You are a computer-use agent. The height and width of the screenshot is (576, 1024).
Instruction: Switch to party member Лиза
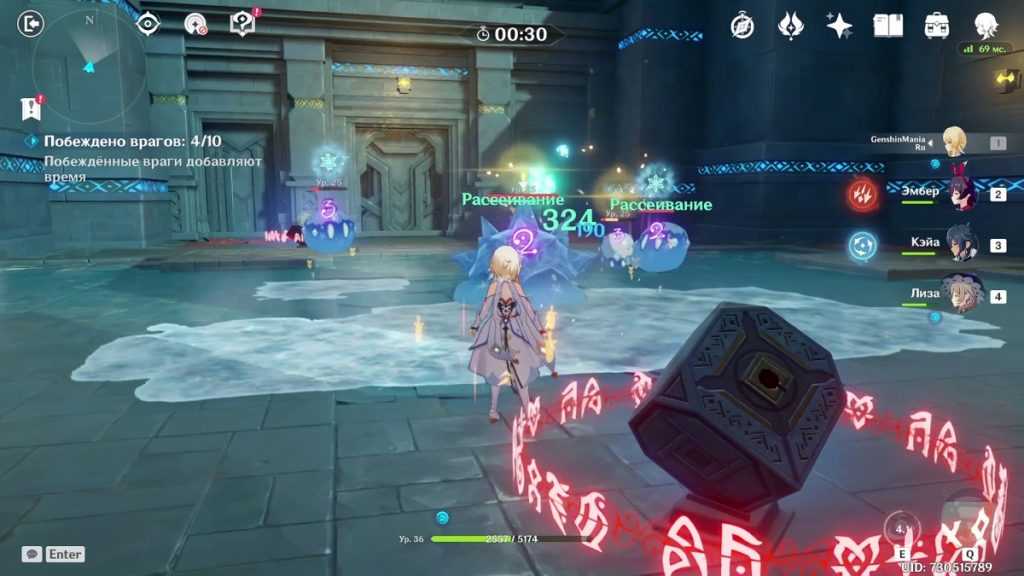pos(963,297)
